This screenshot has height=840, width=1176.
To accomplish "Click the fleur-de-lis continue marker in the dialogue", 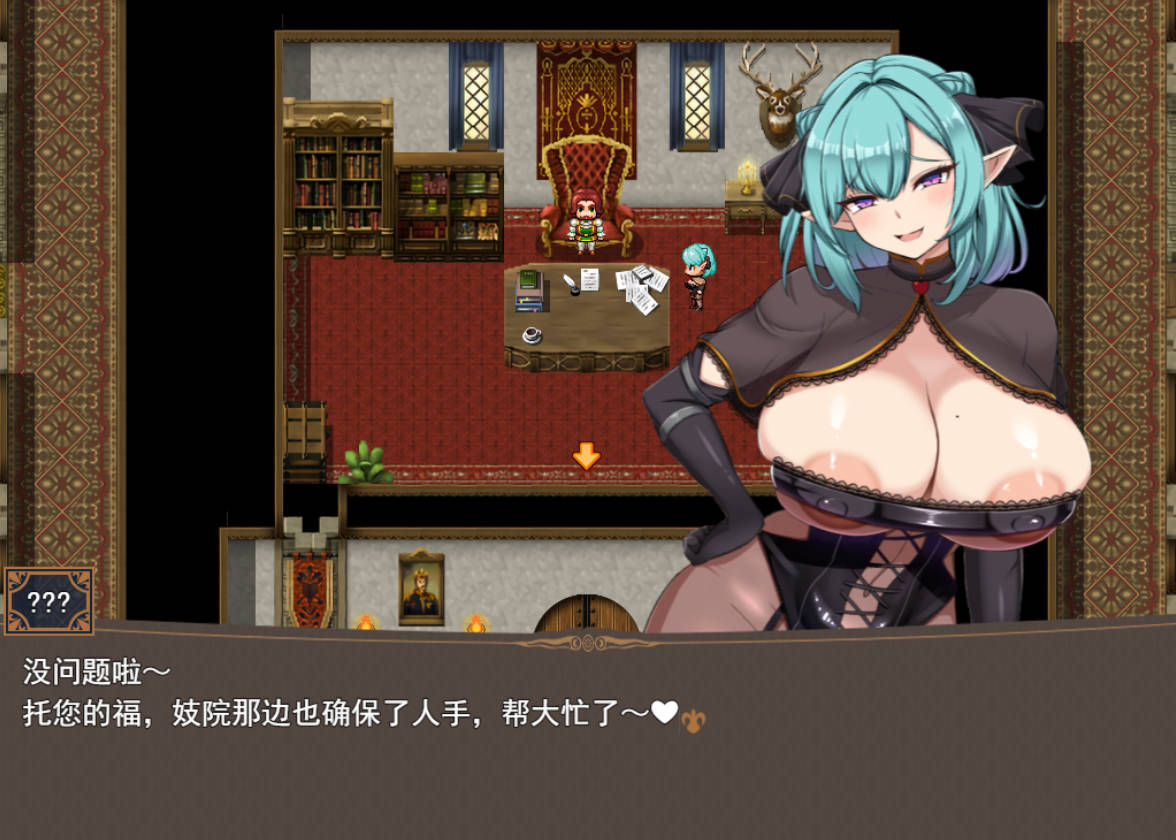I will (x=693, y=720).
